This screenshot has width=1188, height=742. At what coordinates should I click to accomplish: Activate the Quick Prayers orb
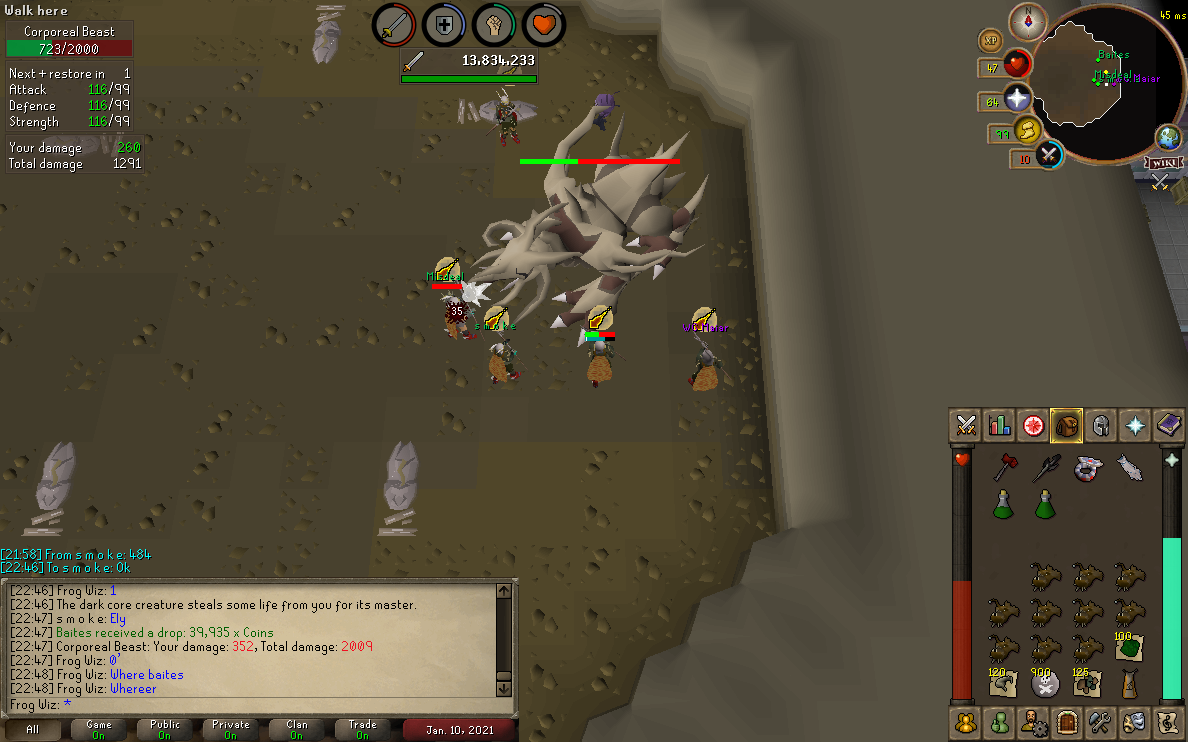coord(1017,99)
